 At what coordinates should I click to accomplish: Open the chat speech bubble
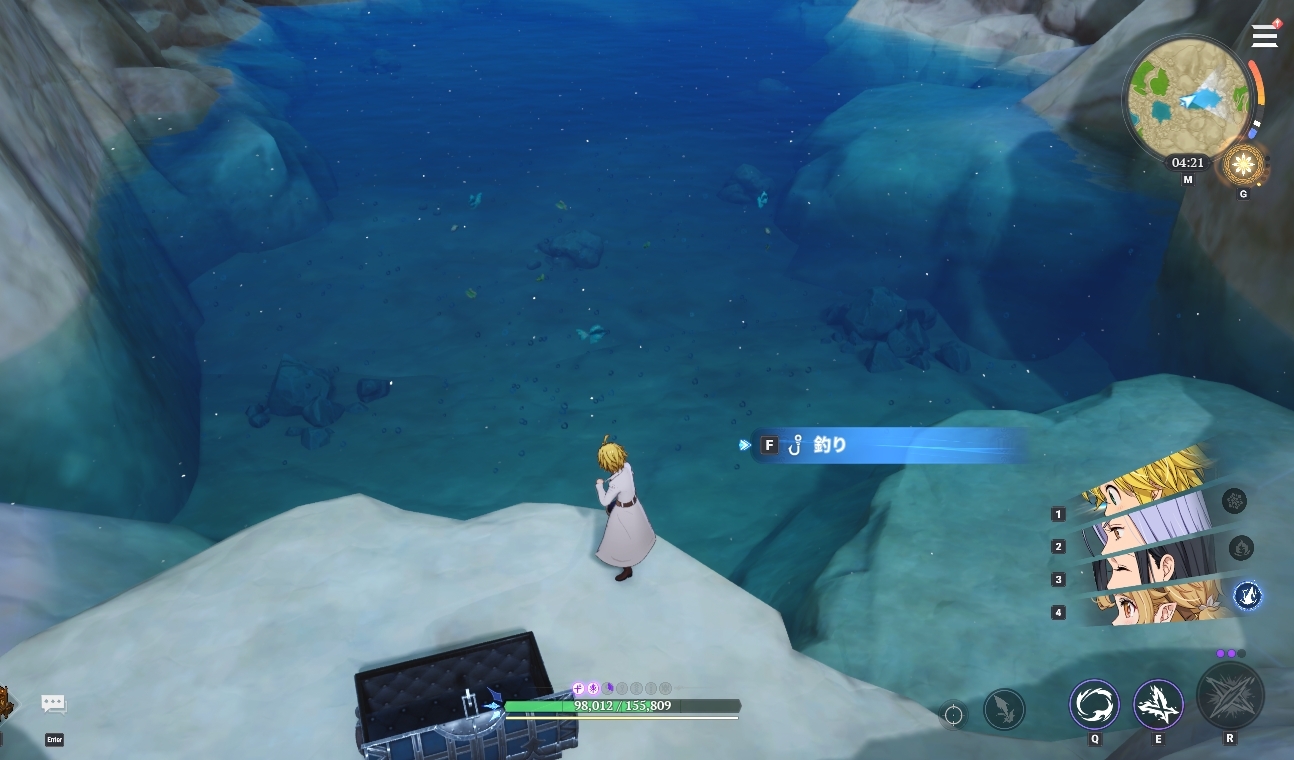click(x=54, y=704)
